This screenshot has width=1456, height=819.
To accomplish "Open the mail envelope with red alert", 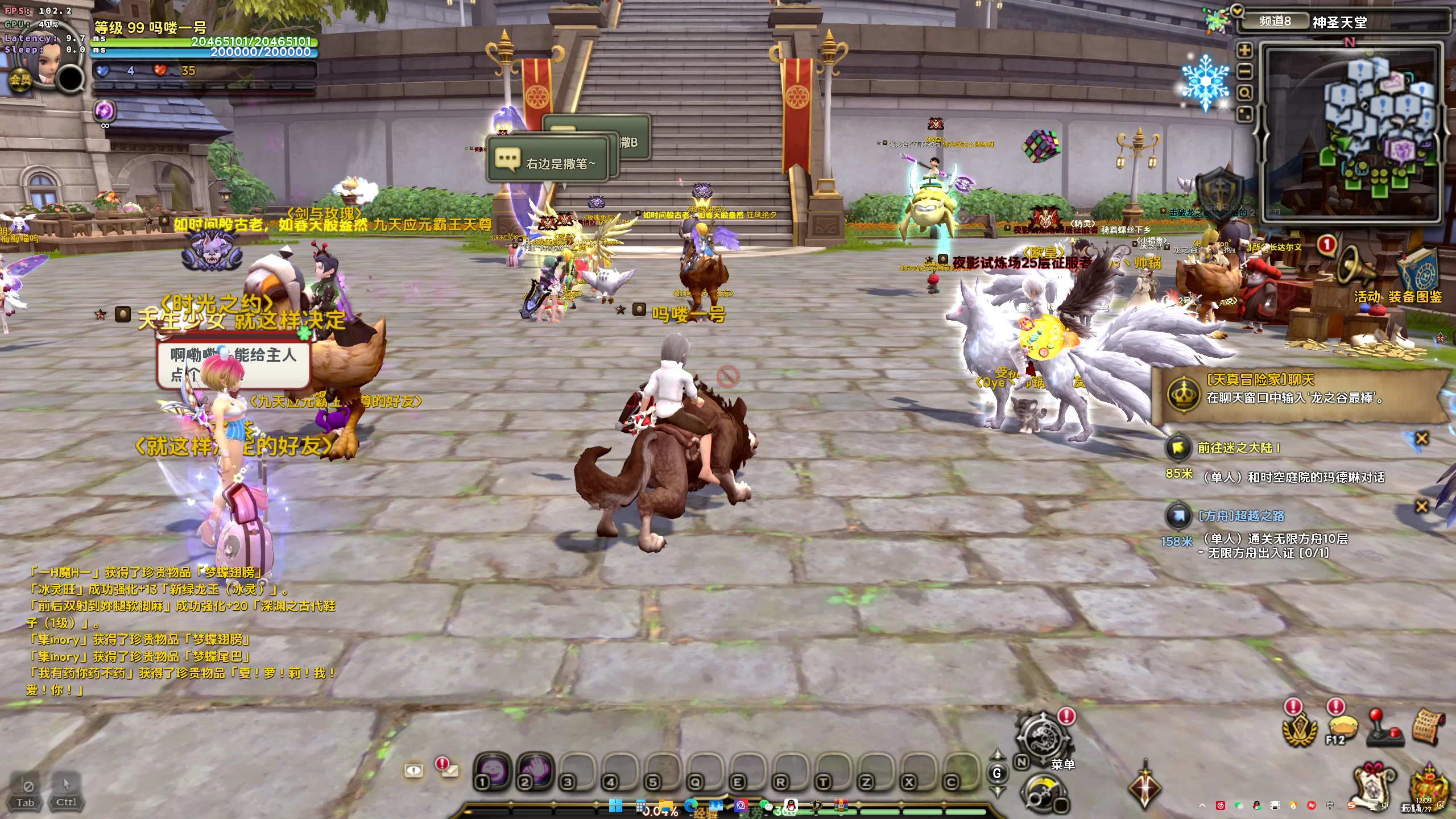I will click(449, 770).
